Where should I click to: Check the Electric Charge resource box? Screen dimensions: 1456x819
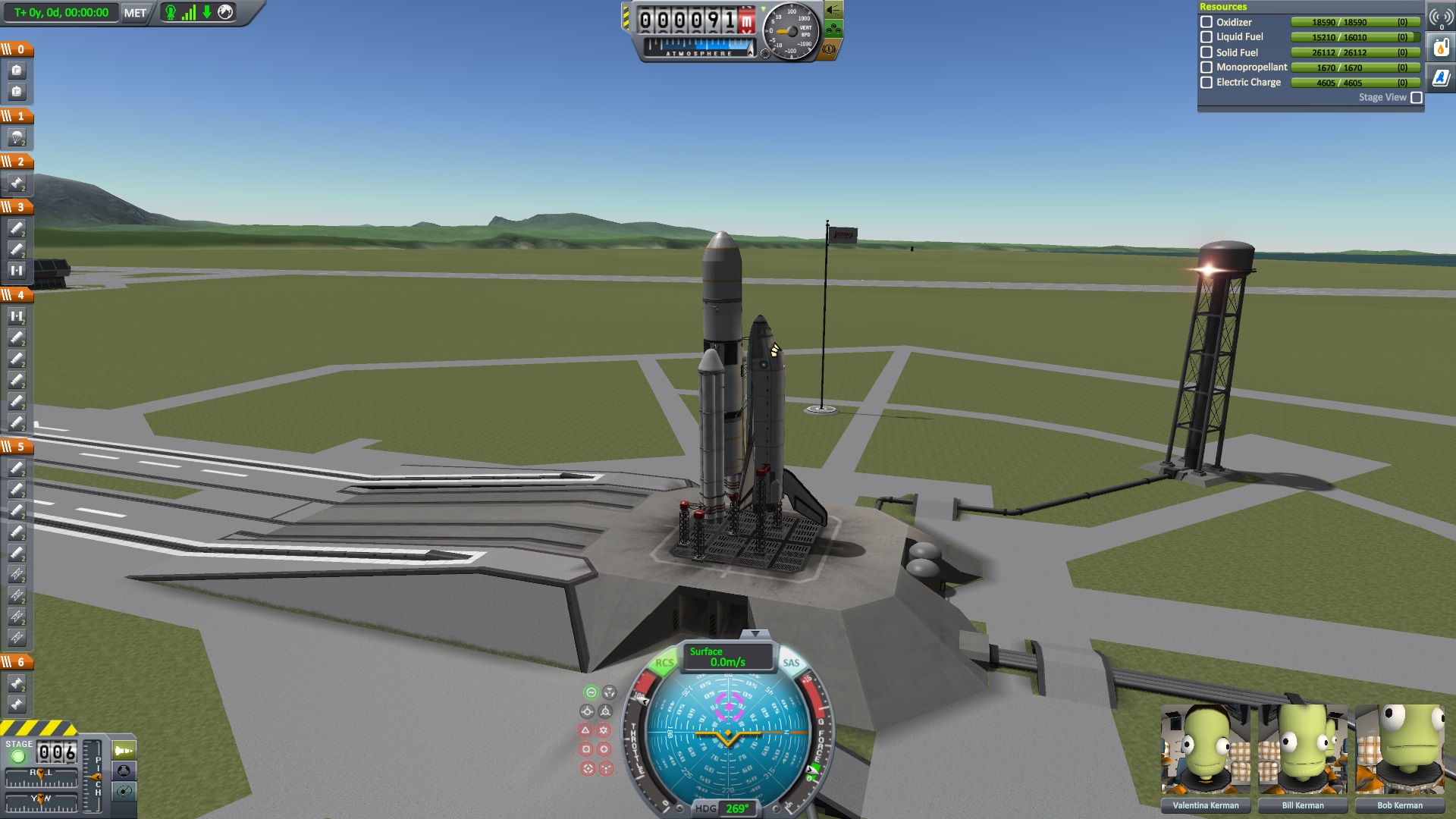1207,83
